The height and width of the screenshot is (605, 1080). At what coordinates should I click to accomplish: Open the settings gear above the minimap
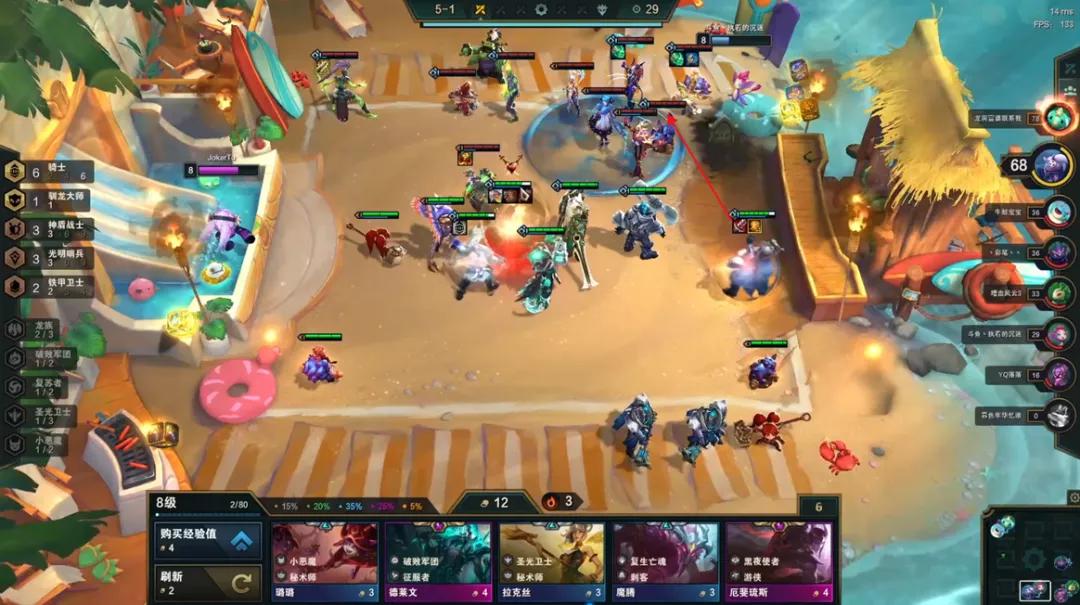point(1073,497)
